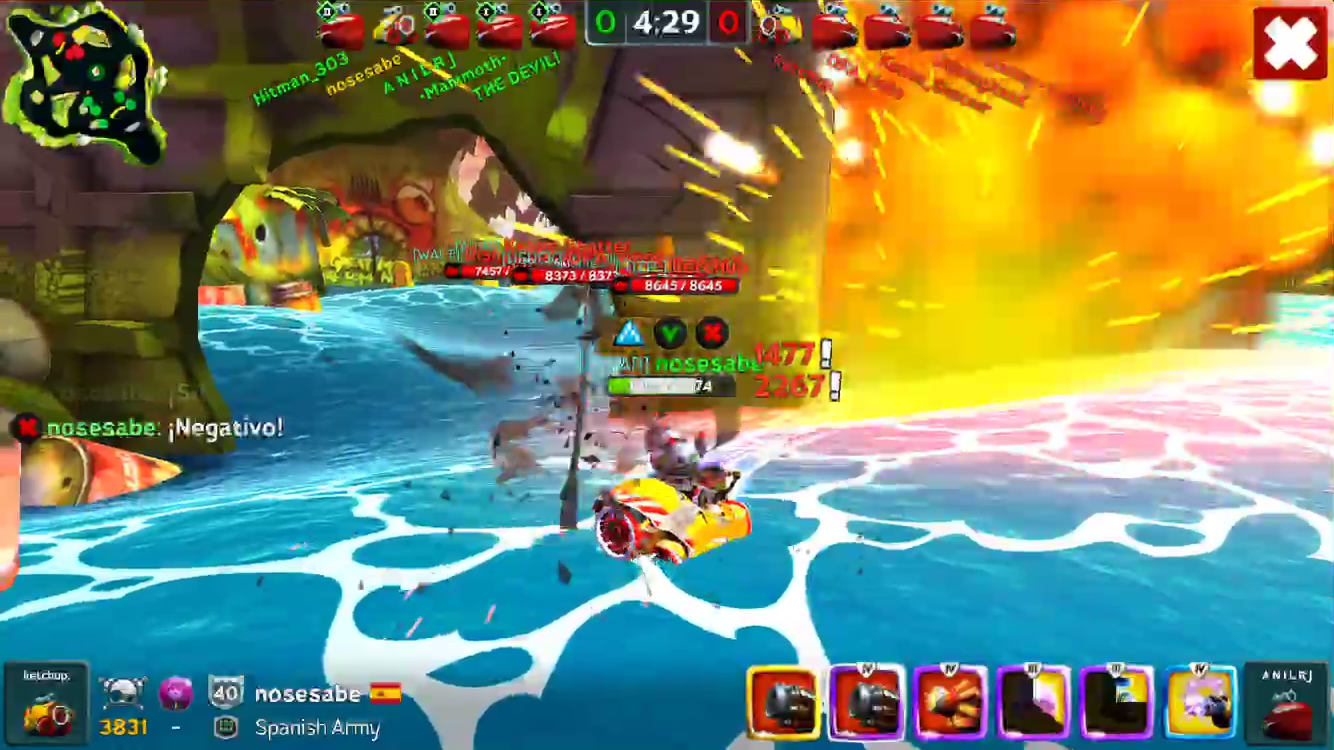Click the yellow ship icon on the red team
This screenshot has width=1334, height=750.
click(x=779, y=28)
